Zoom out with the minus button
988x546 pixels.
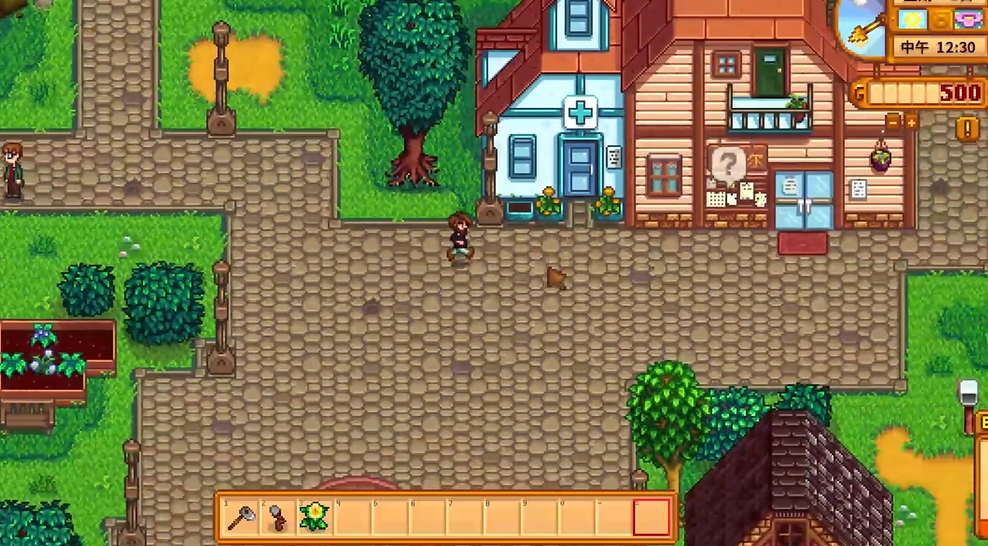(x=892, y=121)
